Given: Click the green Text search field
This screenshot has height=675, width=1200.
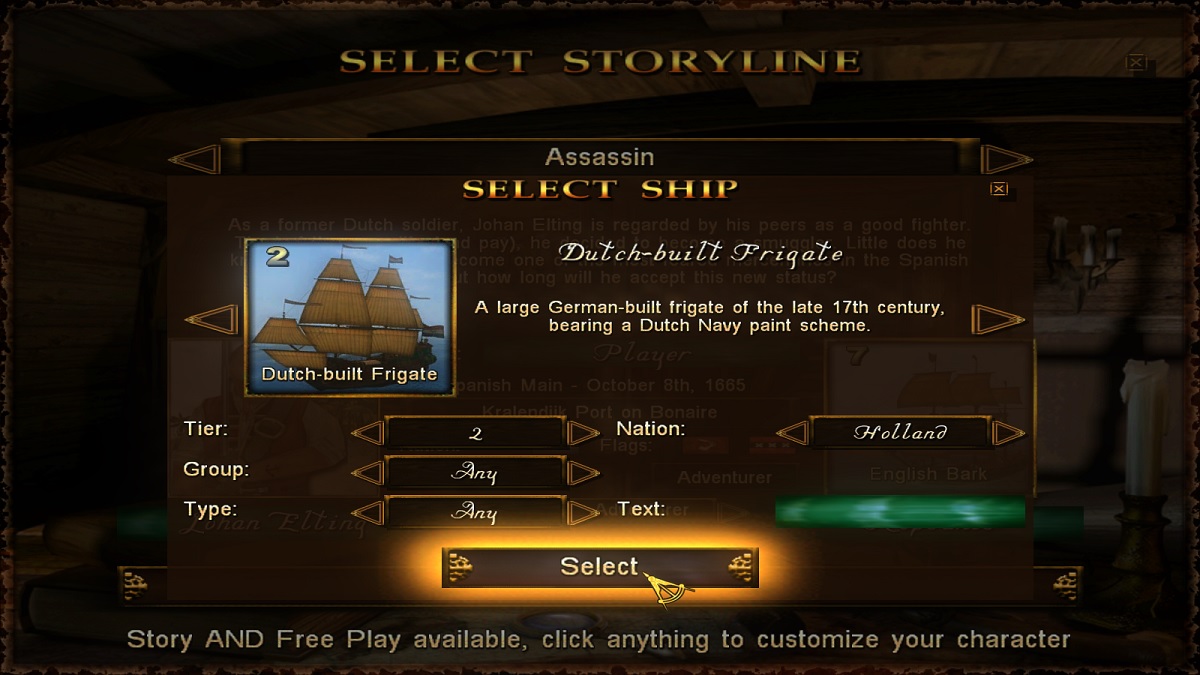Looking at the screenshot, I should [x=900, y=512].
